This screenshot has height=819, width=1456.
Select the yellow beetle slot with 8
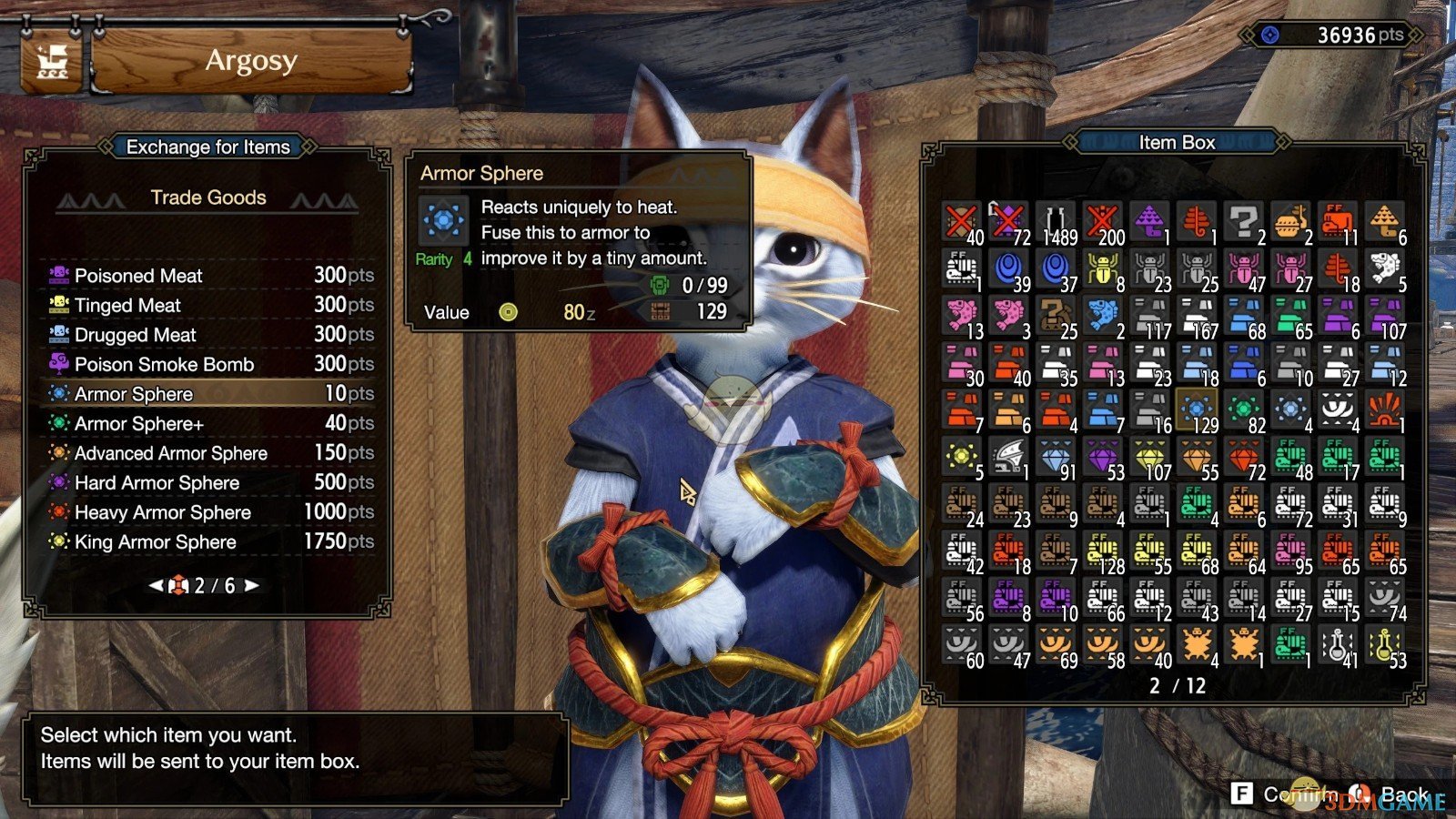1103,270
